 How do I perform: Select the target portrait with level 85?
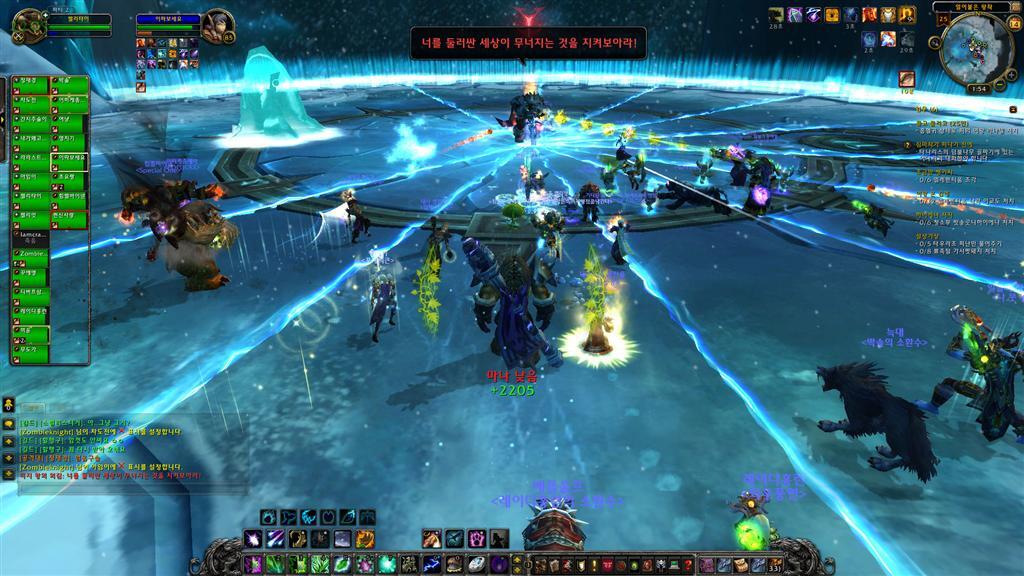218,26
